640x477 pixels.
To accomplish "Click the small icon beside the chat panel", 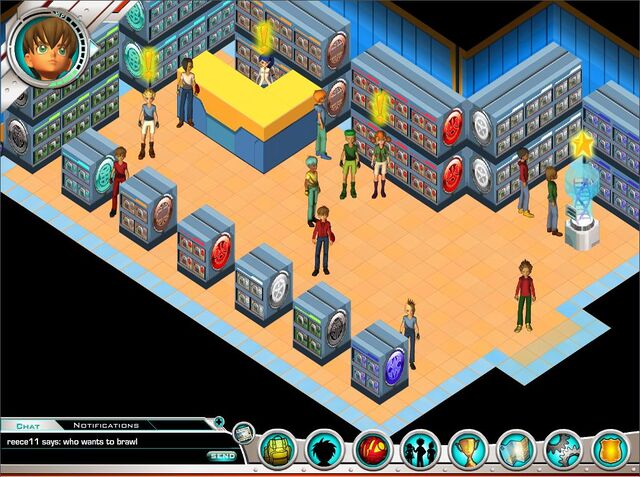I will [244, 433].
